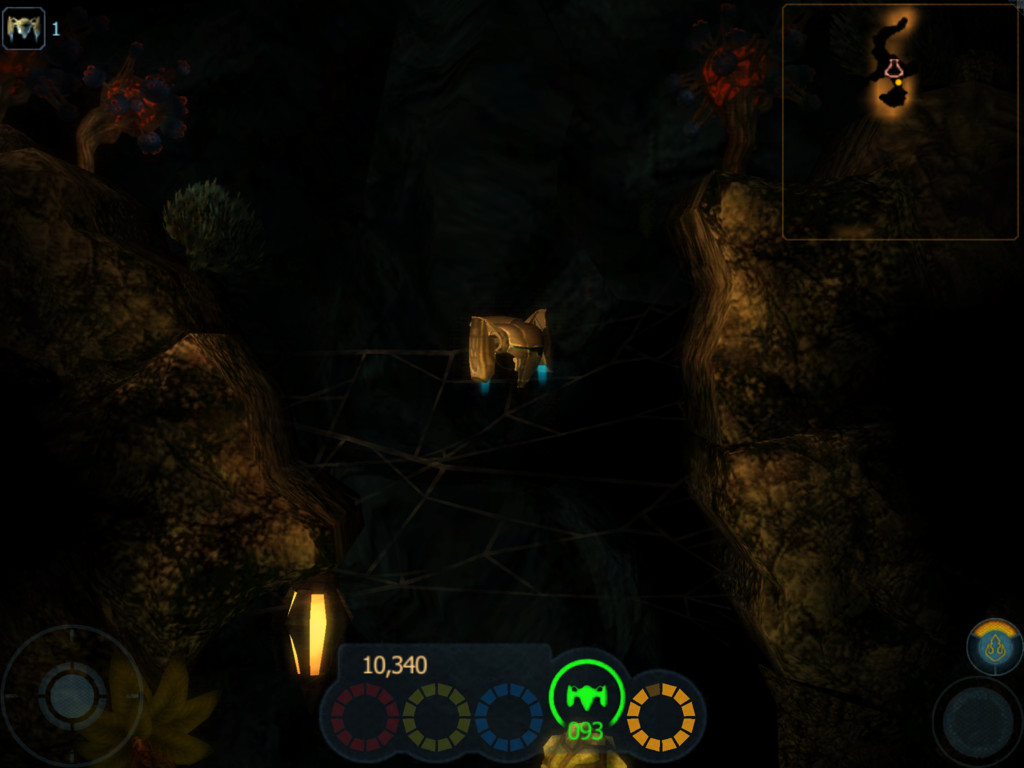The height and width of the screenshot is (768, 1024).
Task: Open the cave minimap
Action: (x=899, y=122)
